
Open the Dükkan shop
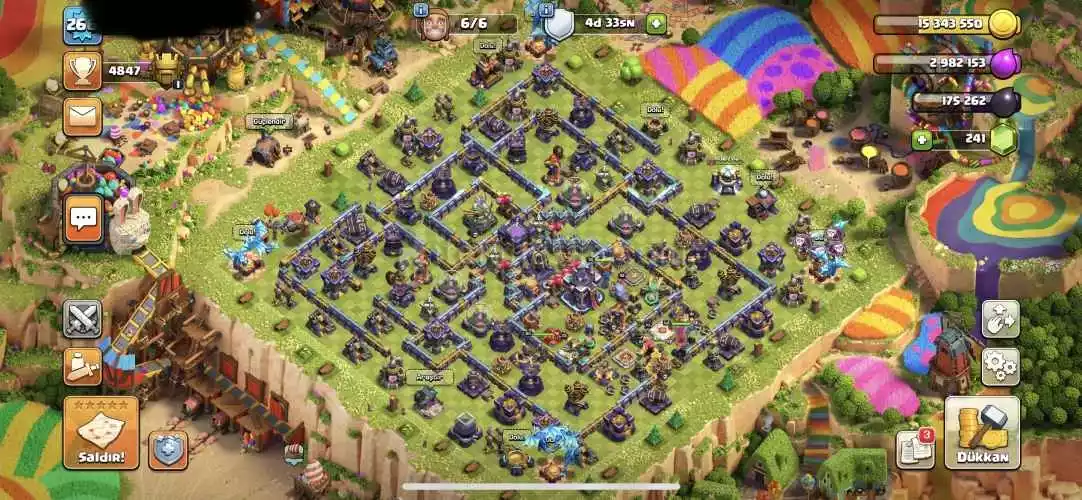(982, 433)
